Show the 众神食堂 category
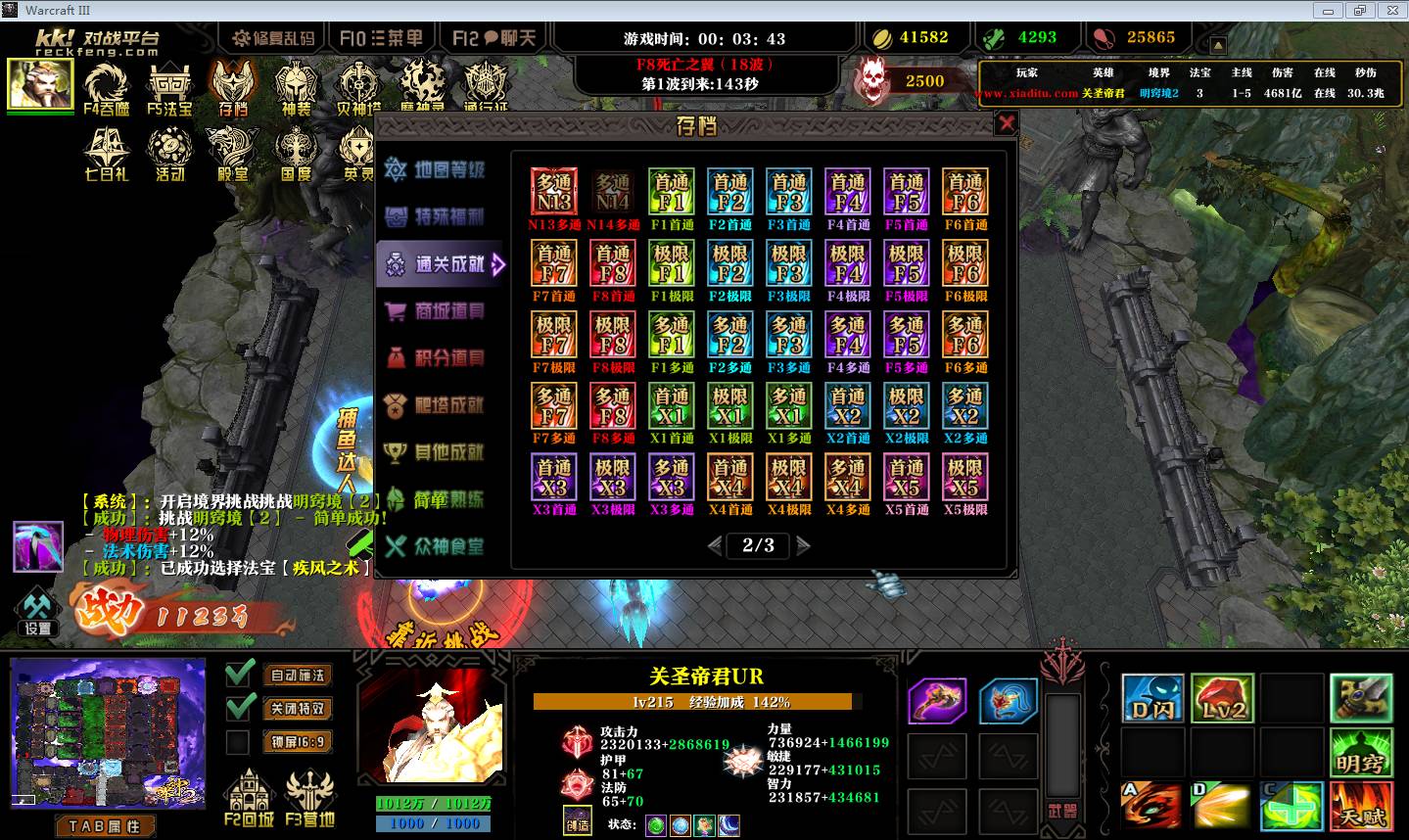The height and width of the screenshot is (840, 1409). pos(437,546)
